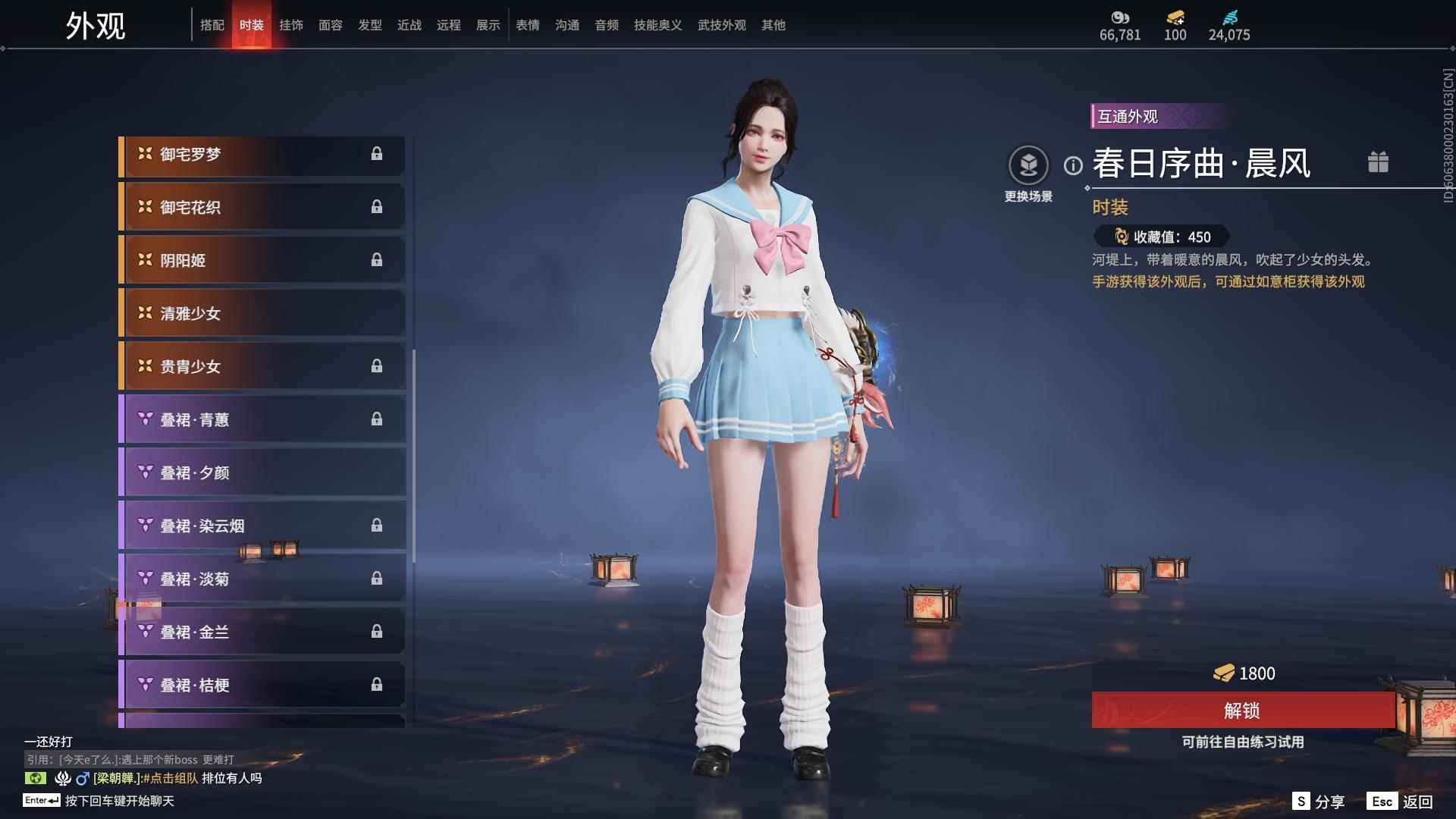1456x819 pixels.
Task: Open the 发型 hairstyle tab
Action: [369, 24]
